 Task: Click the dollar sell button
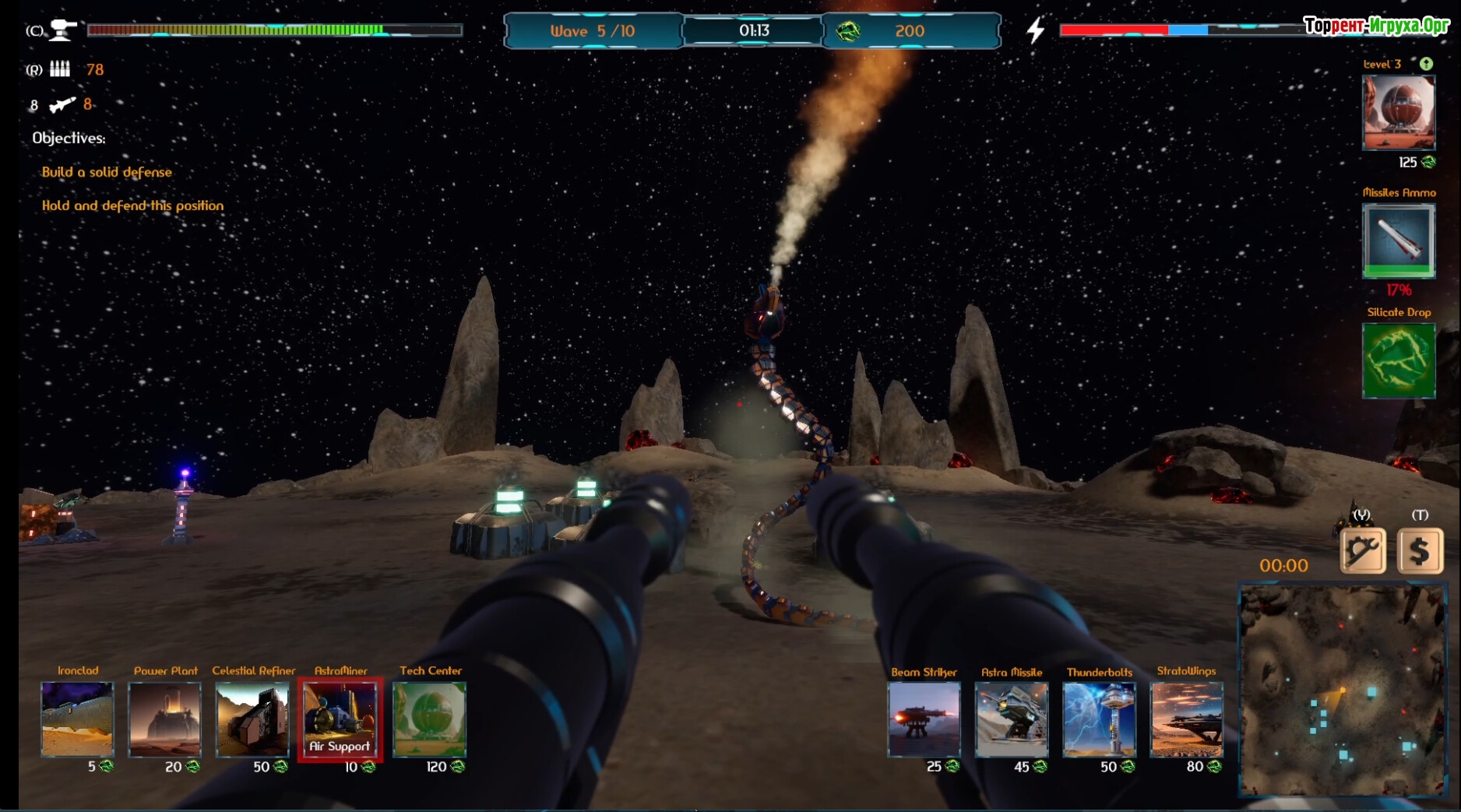(x=1420, y=551)
